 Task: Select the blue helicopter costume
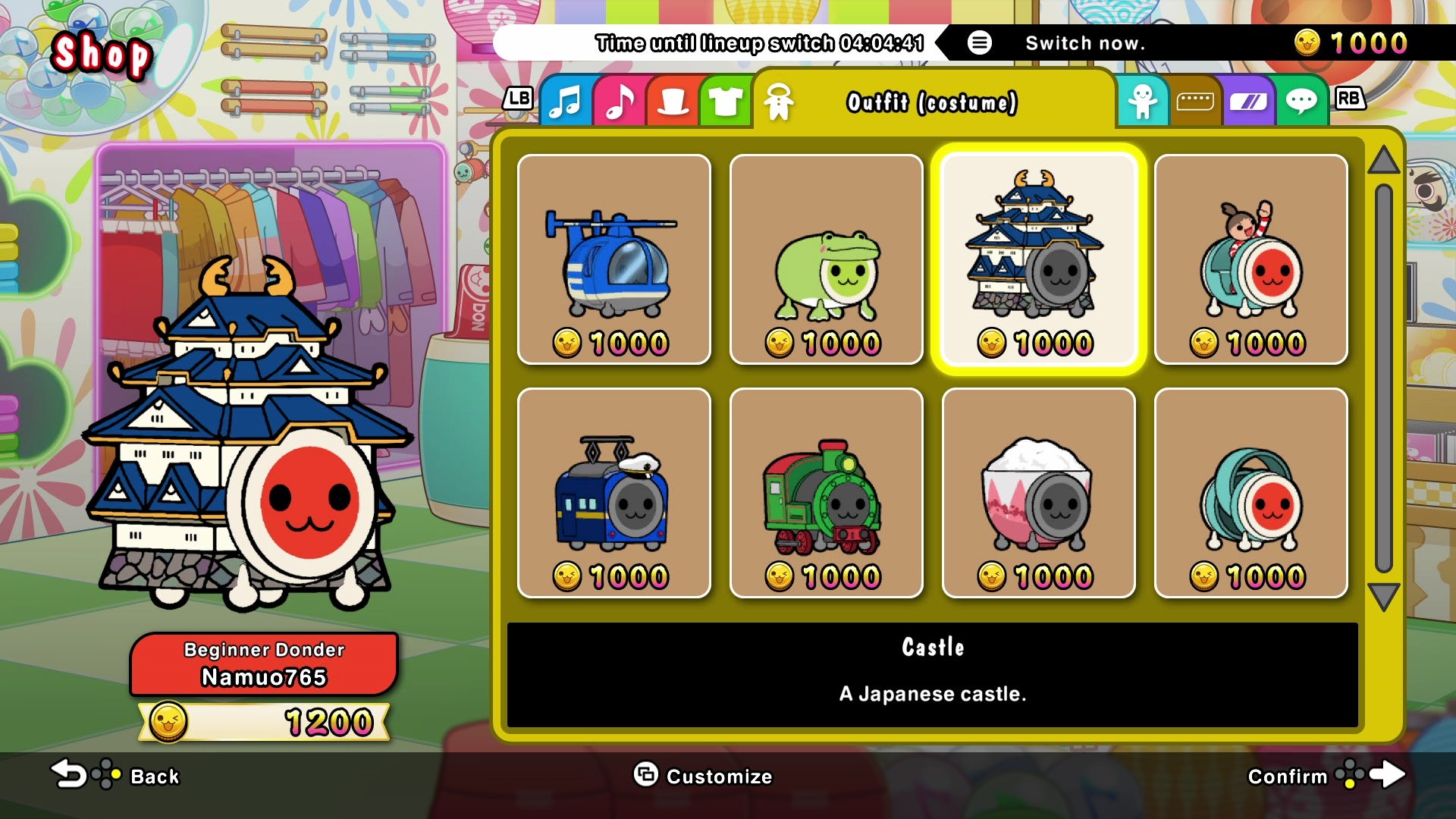click(613, 260)
